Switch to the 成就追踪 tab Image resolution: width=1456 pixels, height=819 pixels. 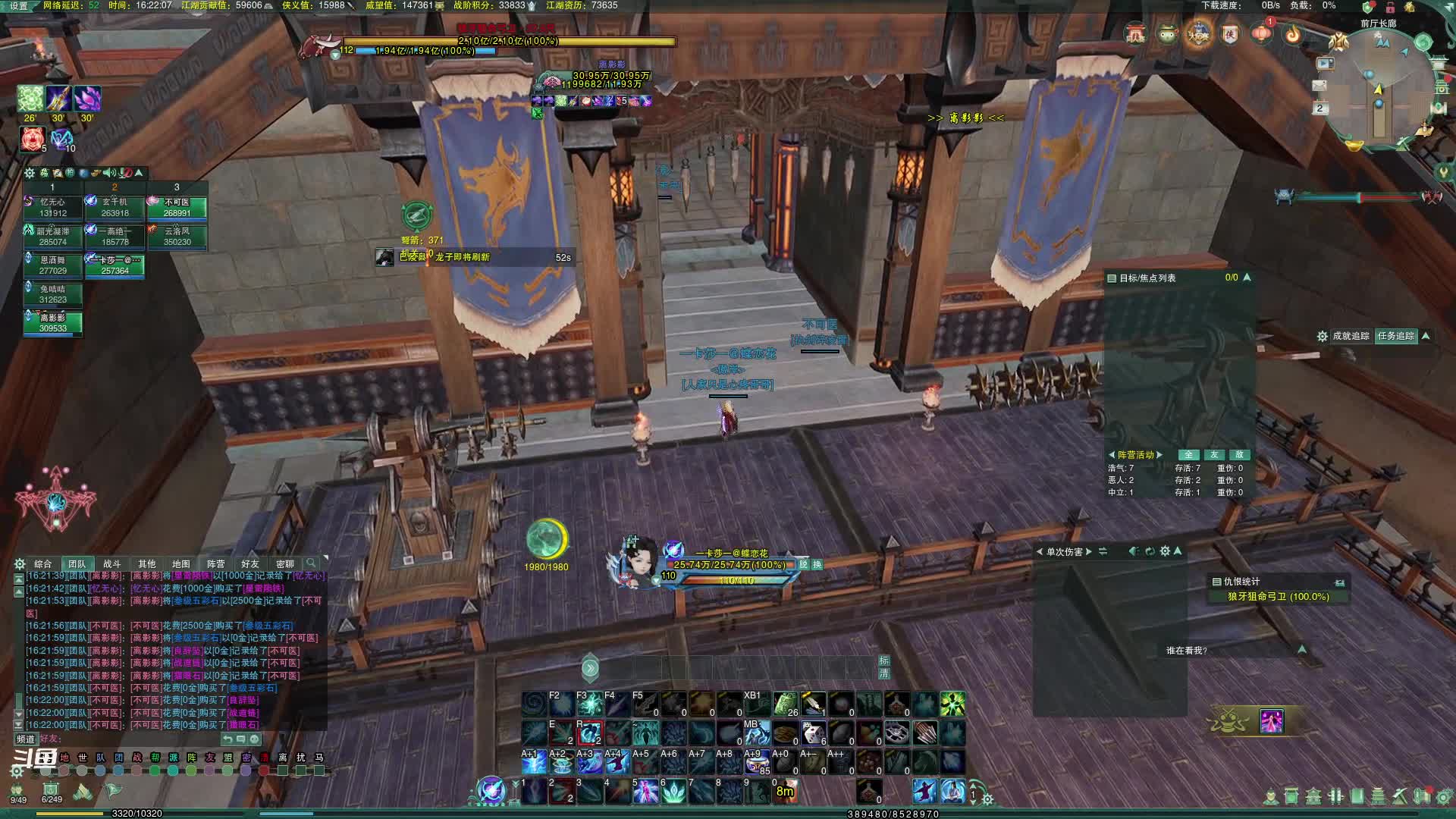(x=1351, y=336)
